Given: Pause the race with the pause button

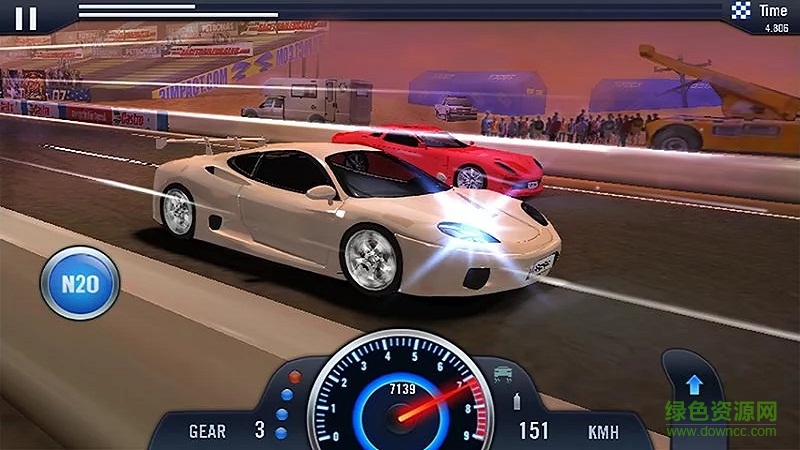Looking at the screenshot, I should coord(28,18).
